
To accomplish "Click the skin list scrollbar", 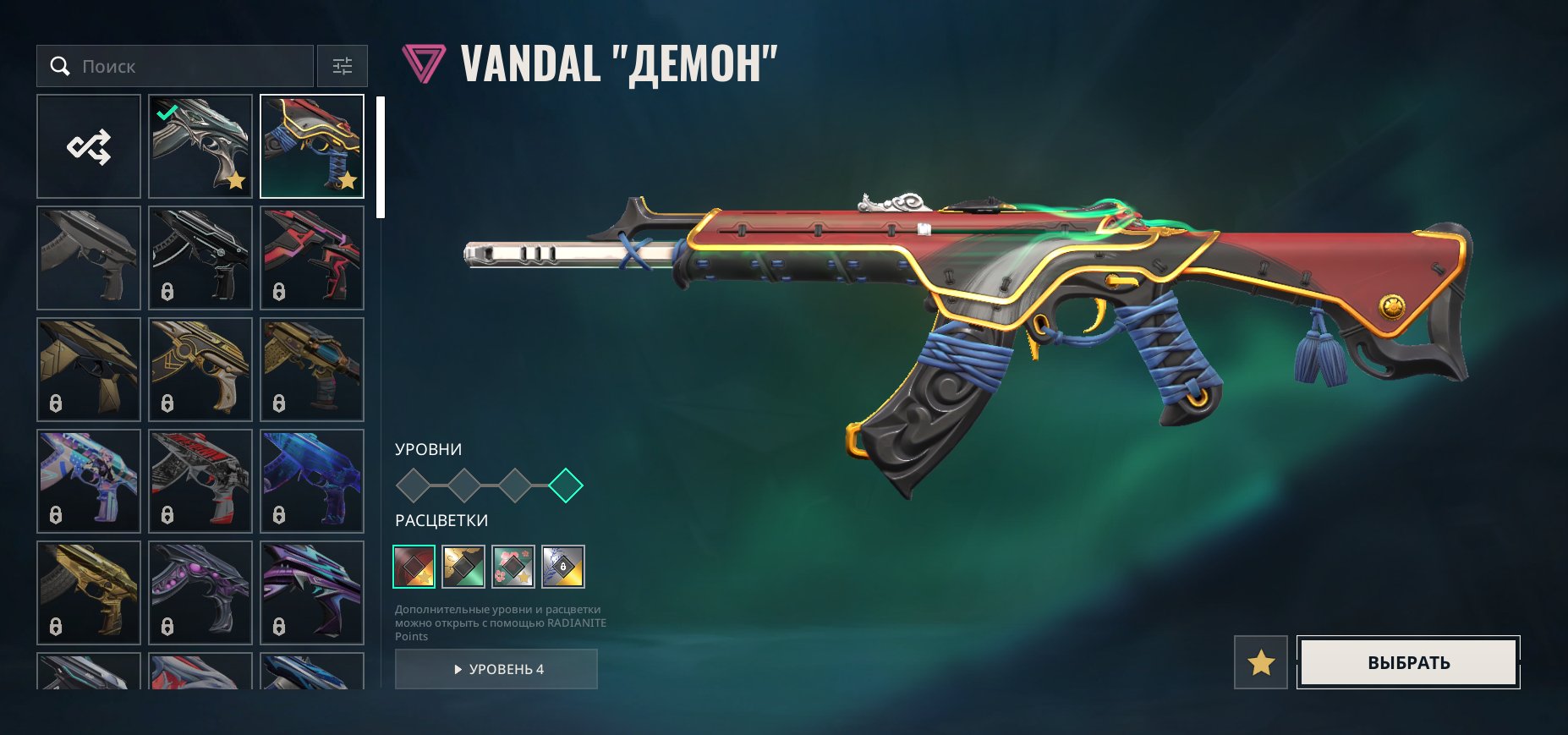I will coord(381,157).
